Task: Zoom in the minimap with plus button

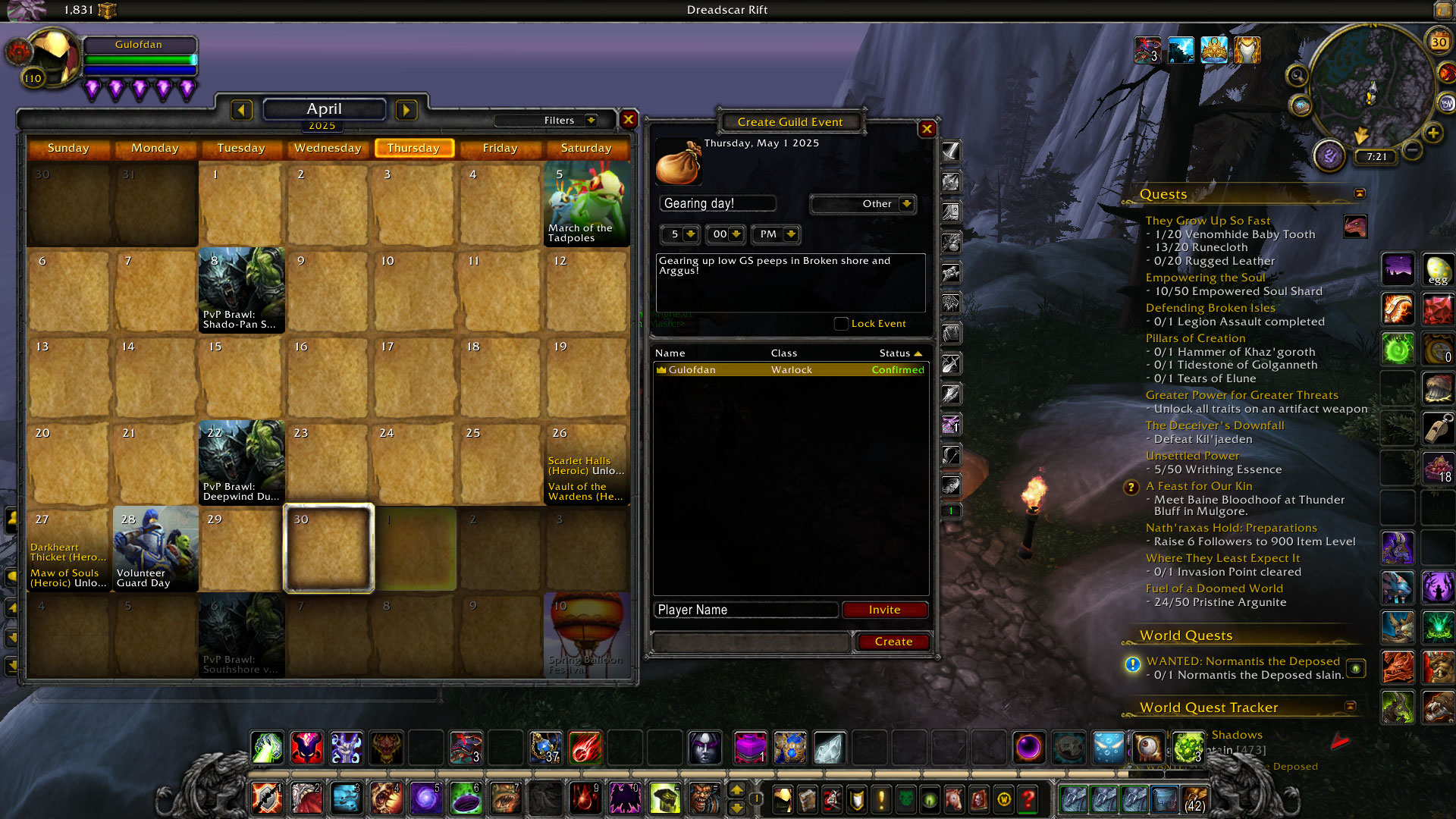Action: (x=1432, y=133)
